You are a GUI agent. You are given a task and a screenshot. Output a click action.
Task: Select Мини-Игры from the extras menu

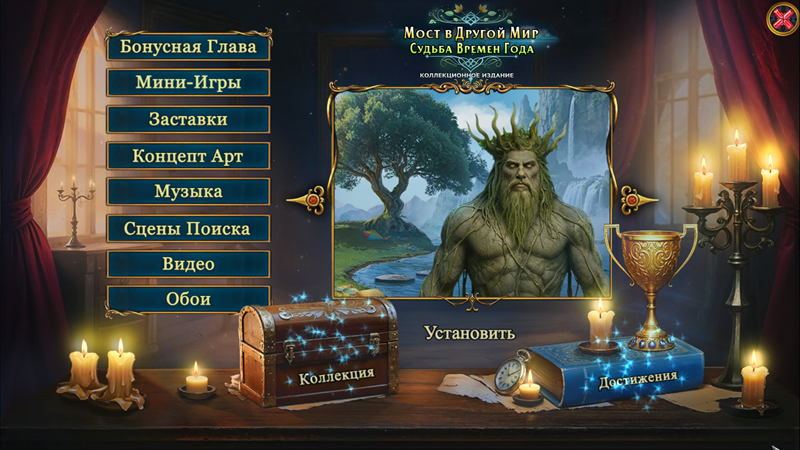[188, 83]
